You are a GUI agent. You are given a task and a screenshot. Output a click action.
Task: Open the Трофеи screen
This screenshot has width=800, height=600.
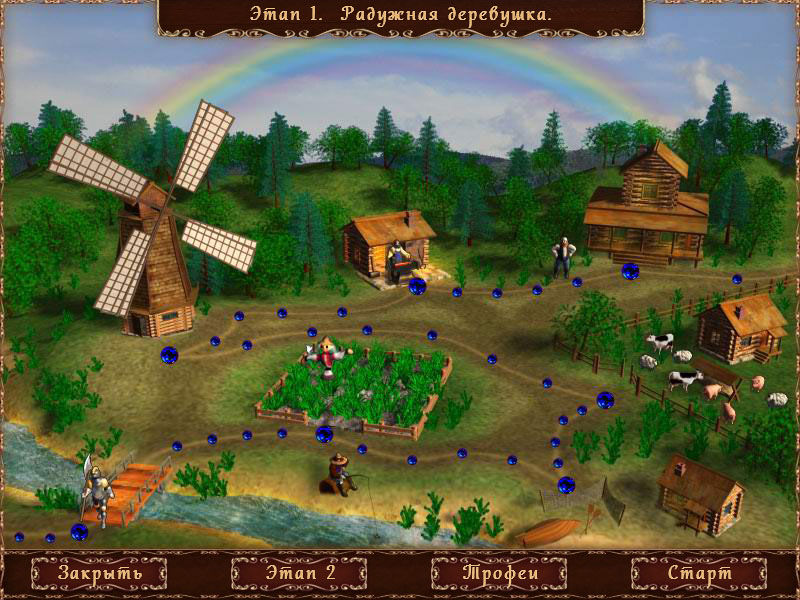(500, 574)
